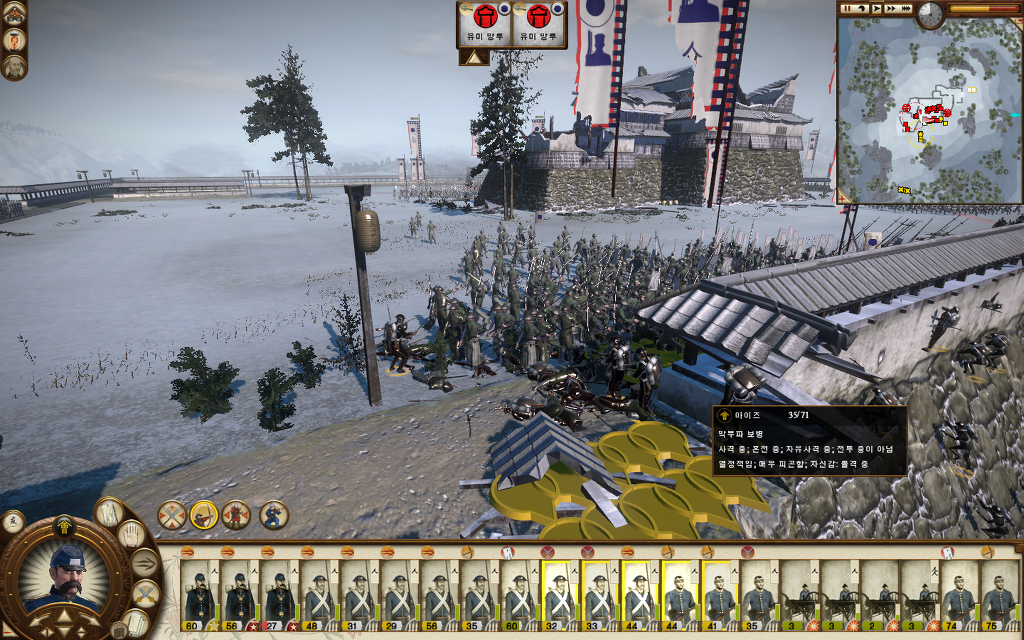Pause the battle
This screenshot has height=640, width=1024.
click(846, 8)
